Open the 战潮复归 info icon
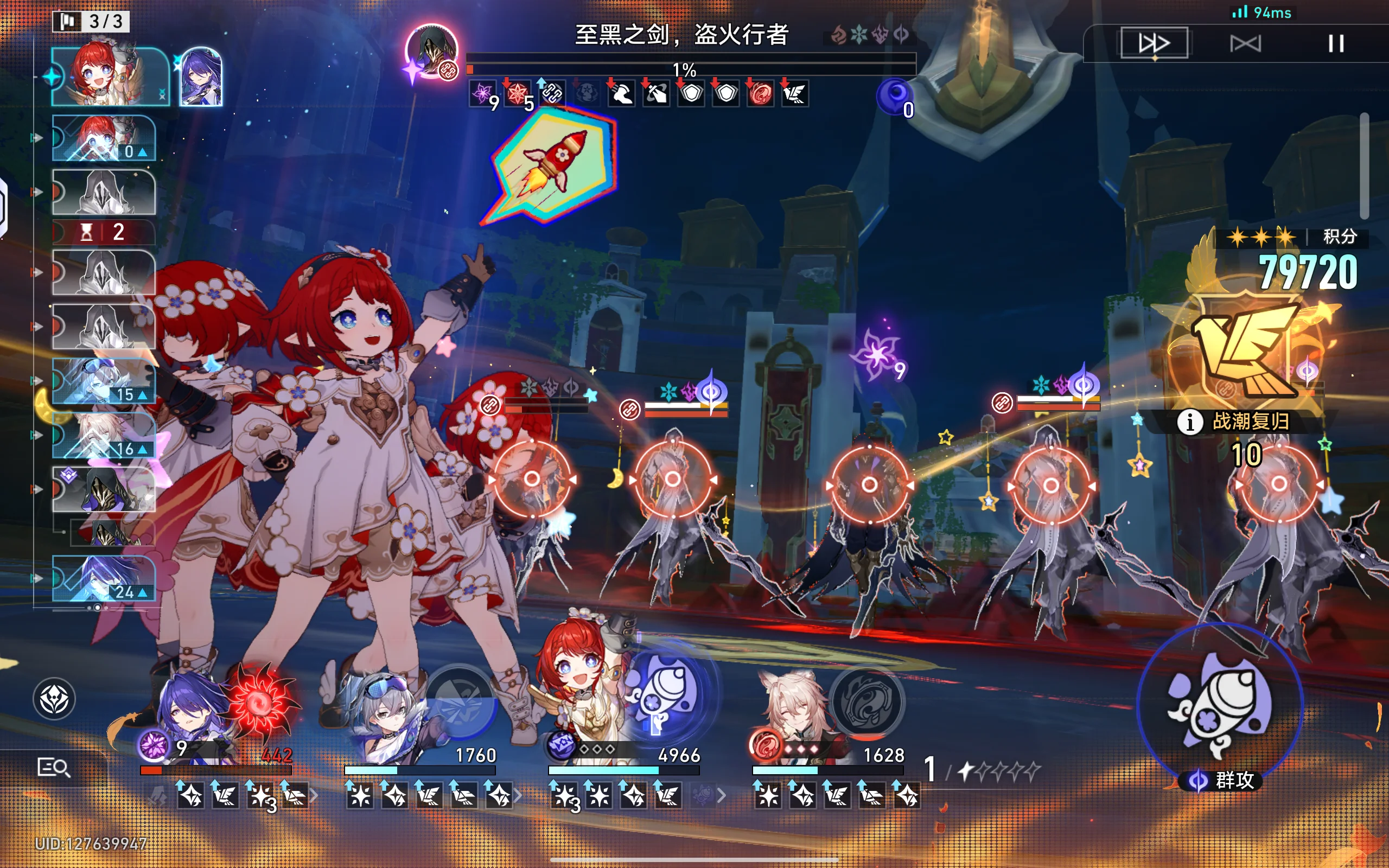The image size is (1389, 868). pyautogui.click(x=1189, y=422)
